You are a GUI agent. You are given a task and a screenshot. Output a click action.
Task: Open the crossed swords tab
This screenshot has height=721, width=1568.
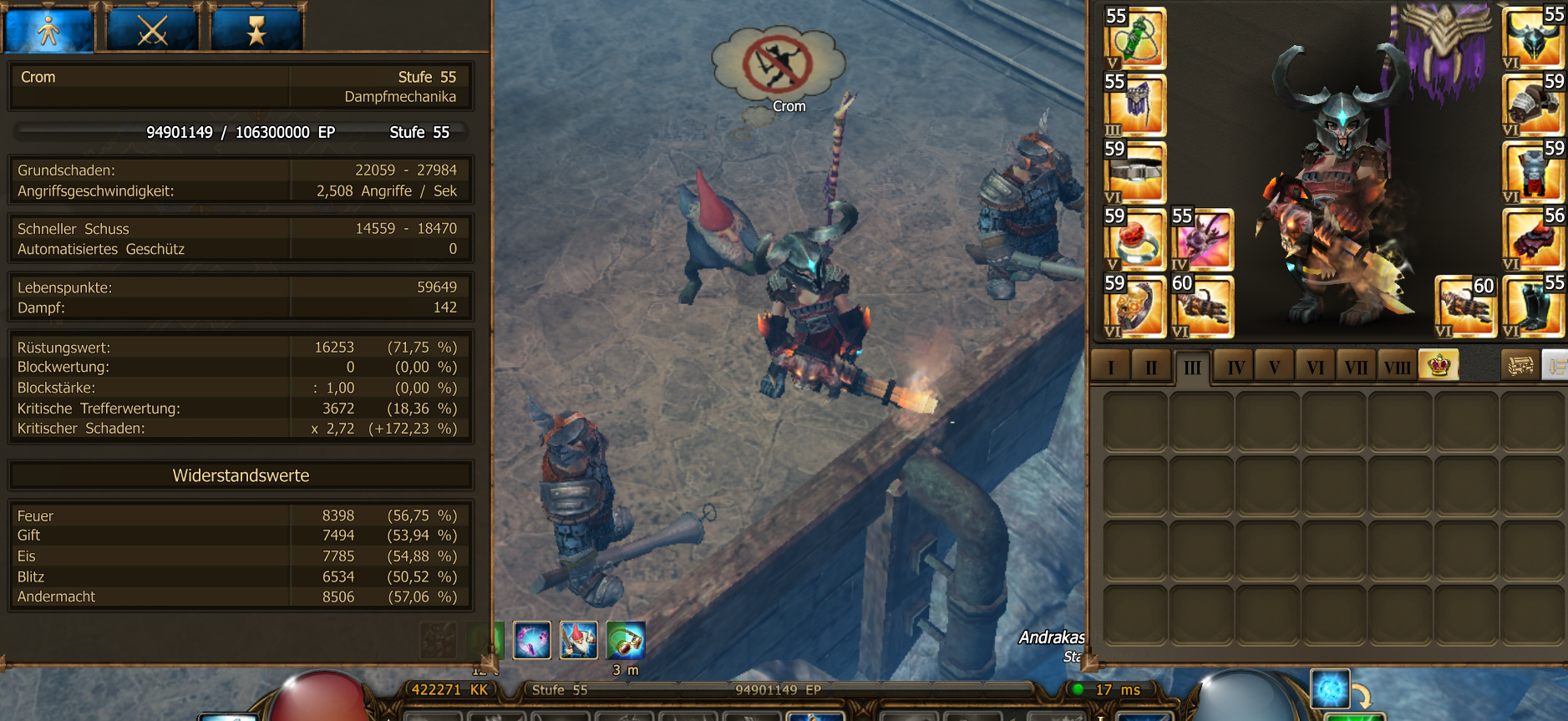click(153, 30)
